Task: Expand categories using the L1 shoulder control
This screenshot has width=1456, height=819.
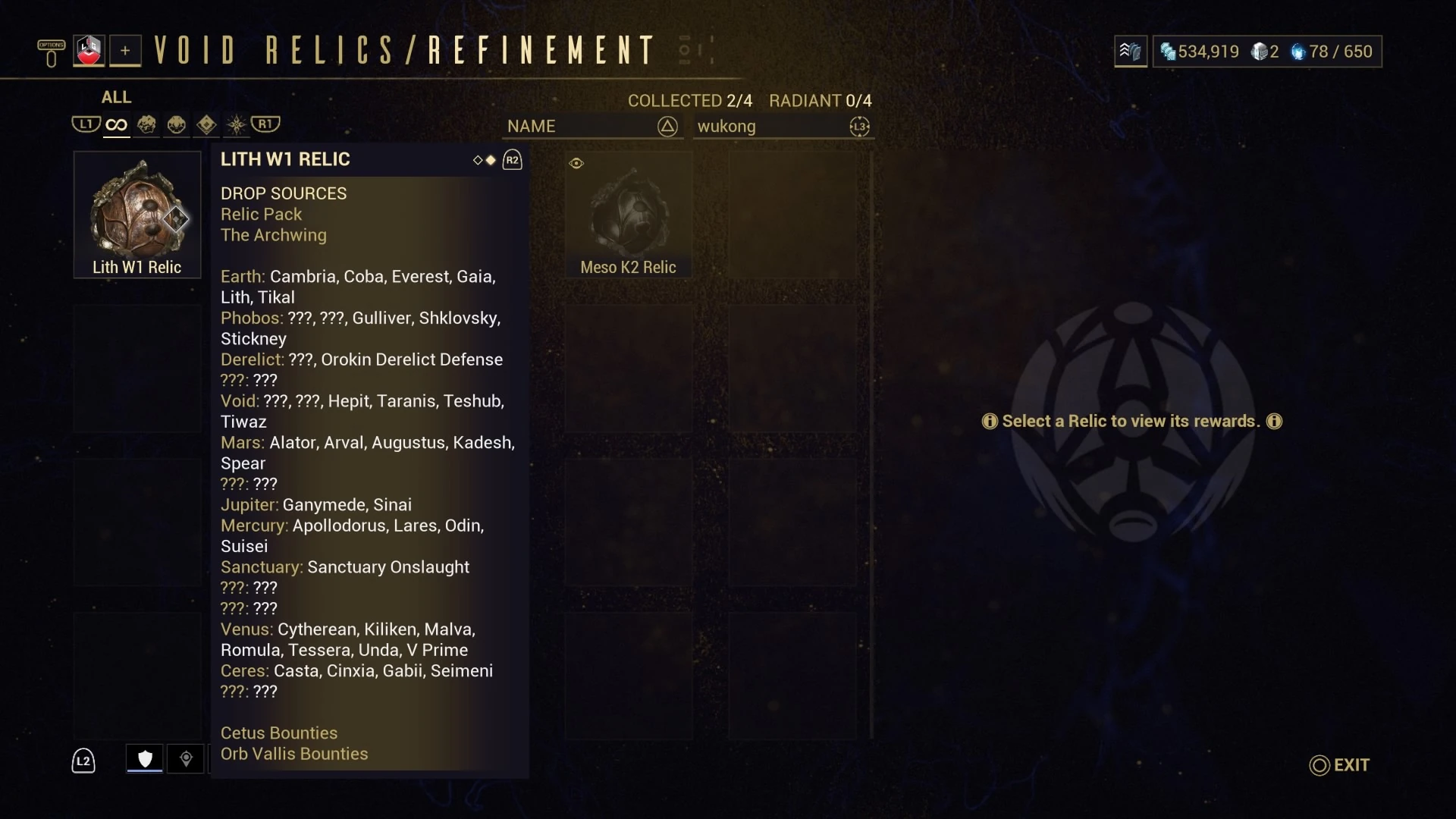Action: click(x=86, y=124)
